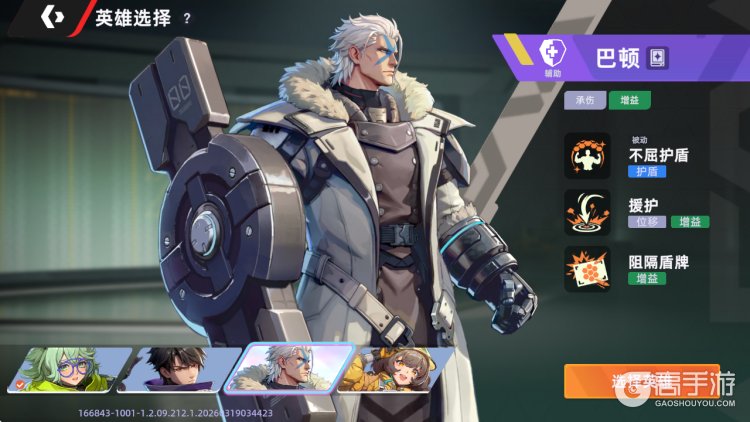Image resolution: width=750 pixels, height=422 pixels.
Task: Open the hero selection help question mark
Action: [x=187, y=18]
